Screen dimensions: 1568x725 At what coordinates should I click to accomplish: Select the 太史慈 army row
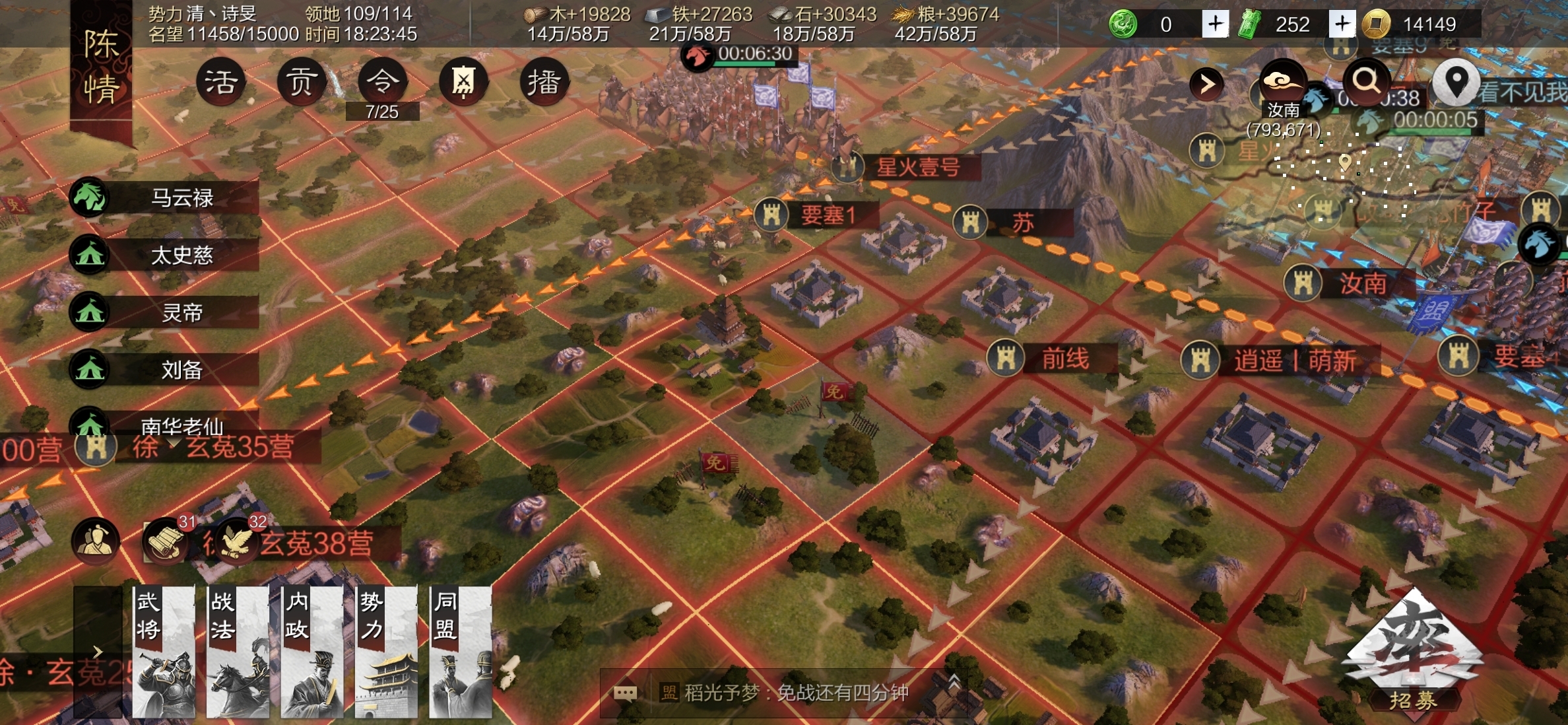(x=165, y=255)
